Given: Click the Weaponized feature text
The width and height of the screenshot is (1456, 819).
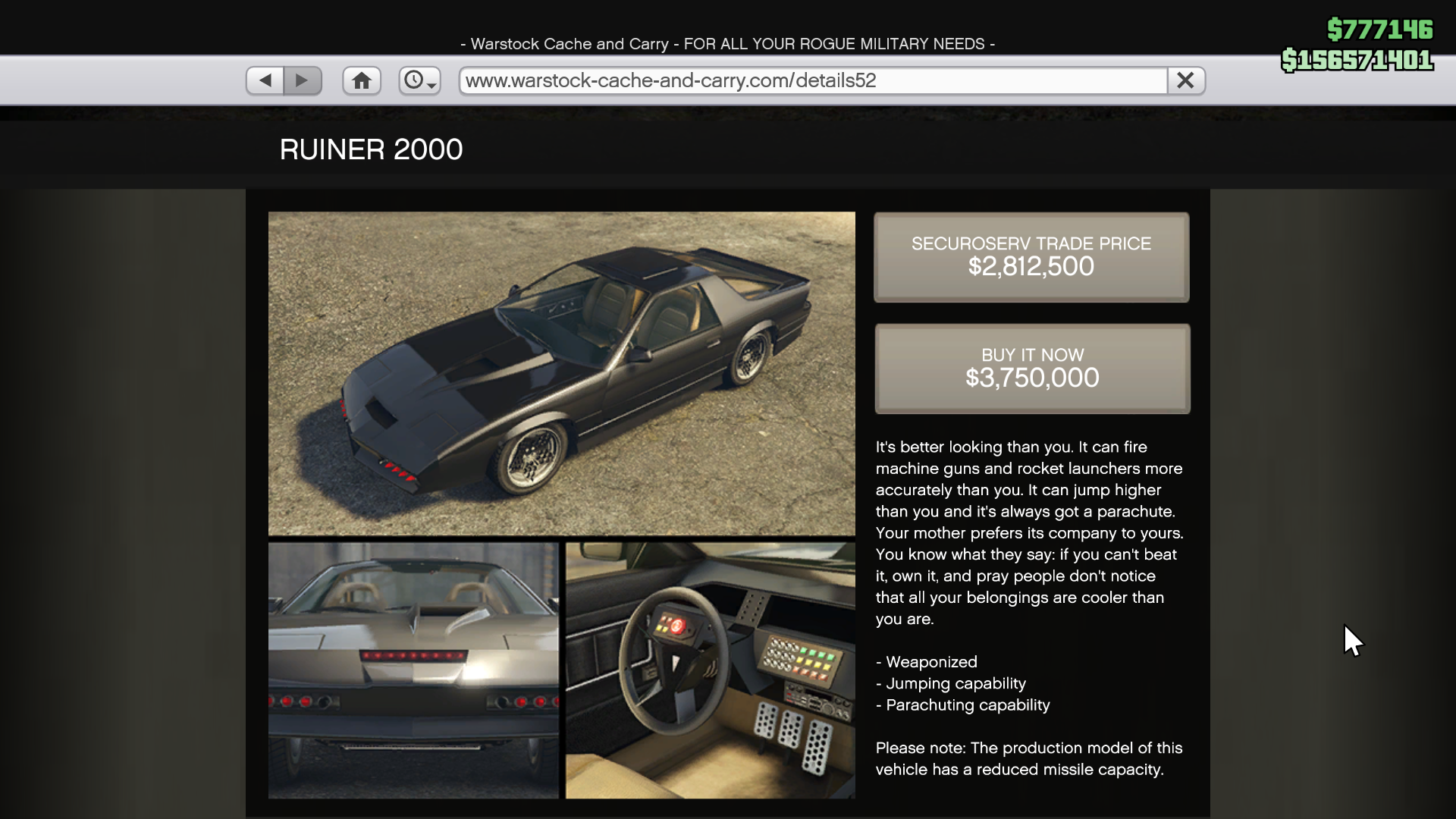Looking at the screenshot, I should point(926,662).
